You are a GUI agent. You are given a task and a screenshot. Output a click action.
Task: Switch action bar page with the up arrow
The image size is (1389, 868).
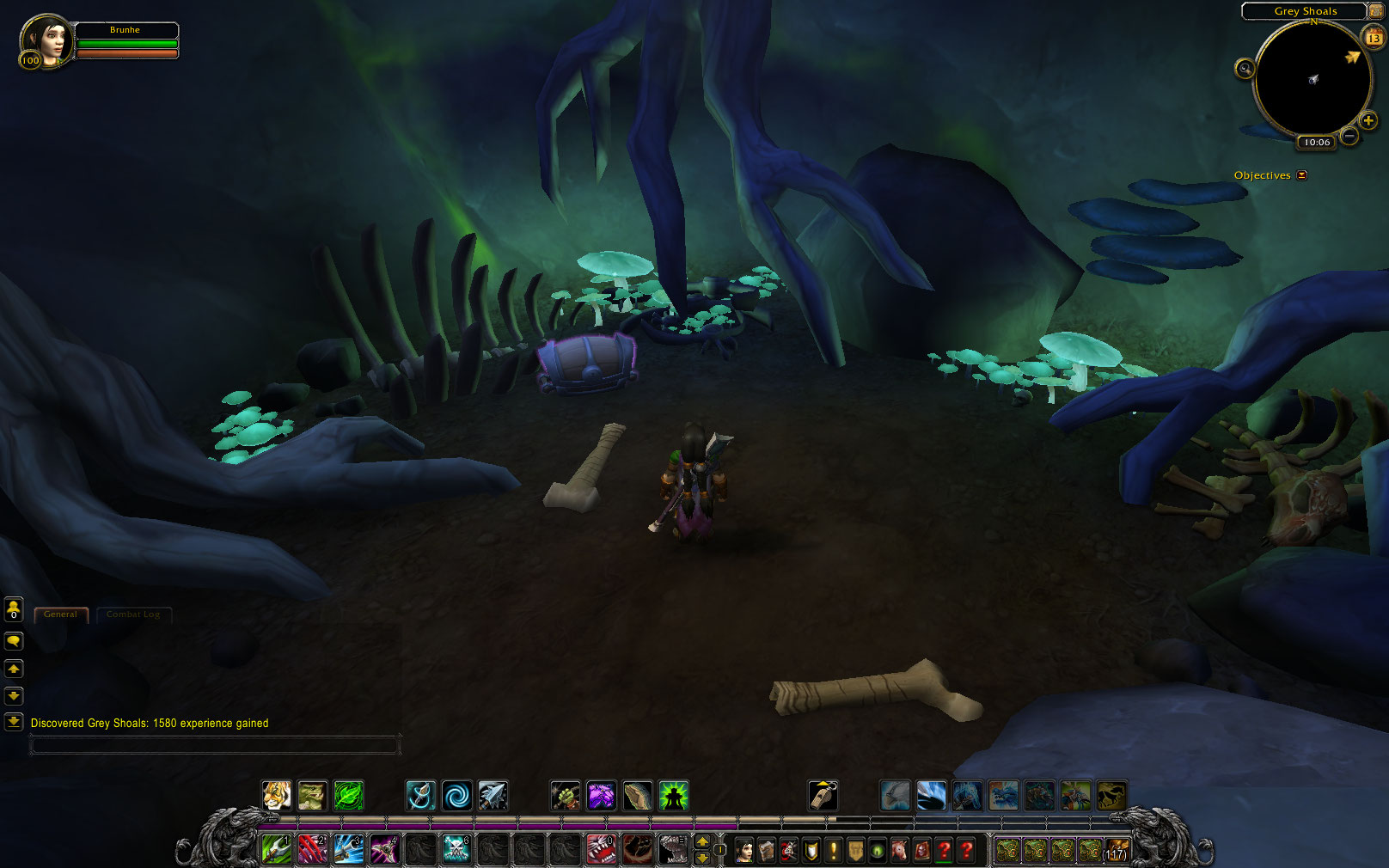(x=702, y=841)
